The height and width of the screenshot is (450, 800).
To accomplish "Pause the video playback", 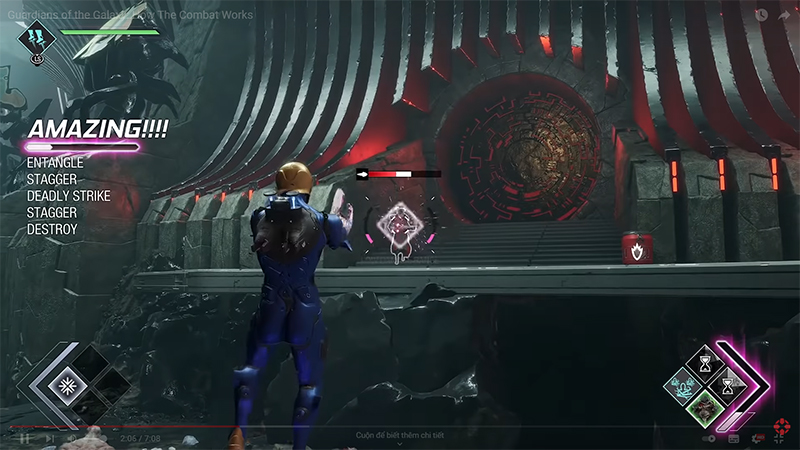I will pos(22,438).
